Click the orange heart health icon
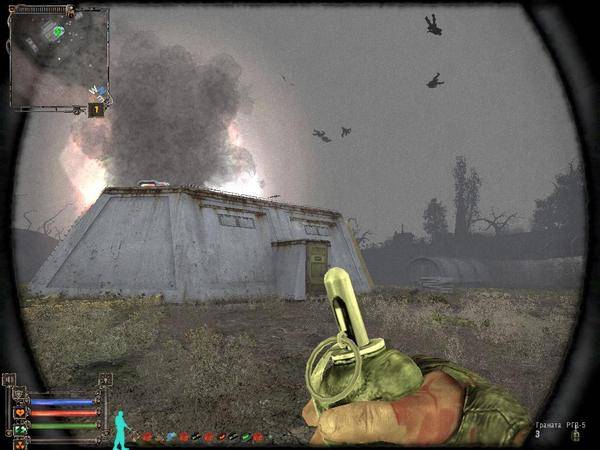600x450 pixels. (x=19, y=411)
